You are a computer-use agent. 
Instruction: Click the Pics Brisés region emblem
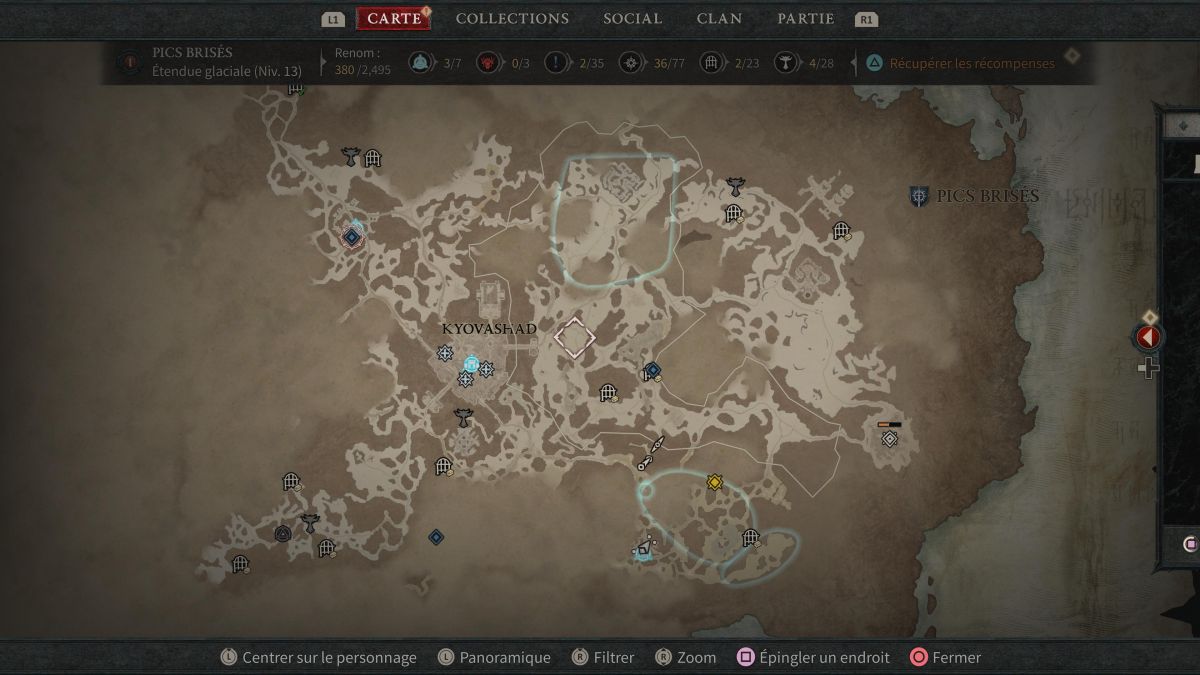click(128, 63)
